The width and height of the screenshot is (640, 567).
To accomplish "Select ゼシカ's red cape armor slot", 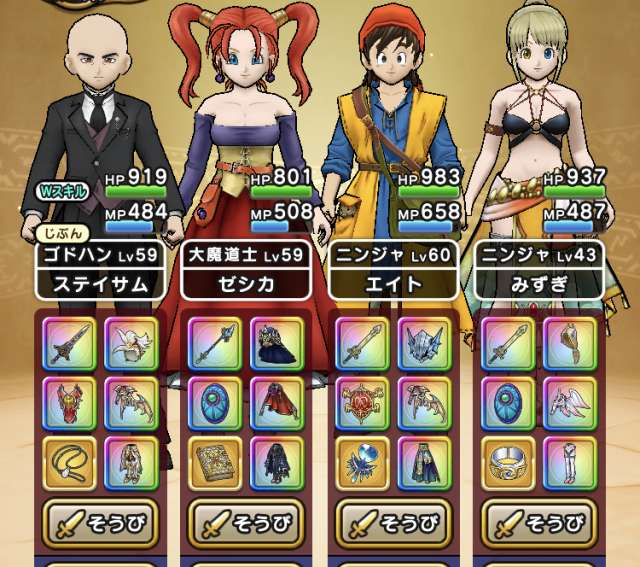I will click(276, 403).
